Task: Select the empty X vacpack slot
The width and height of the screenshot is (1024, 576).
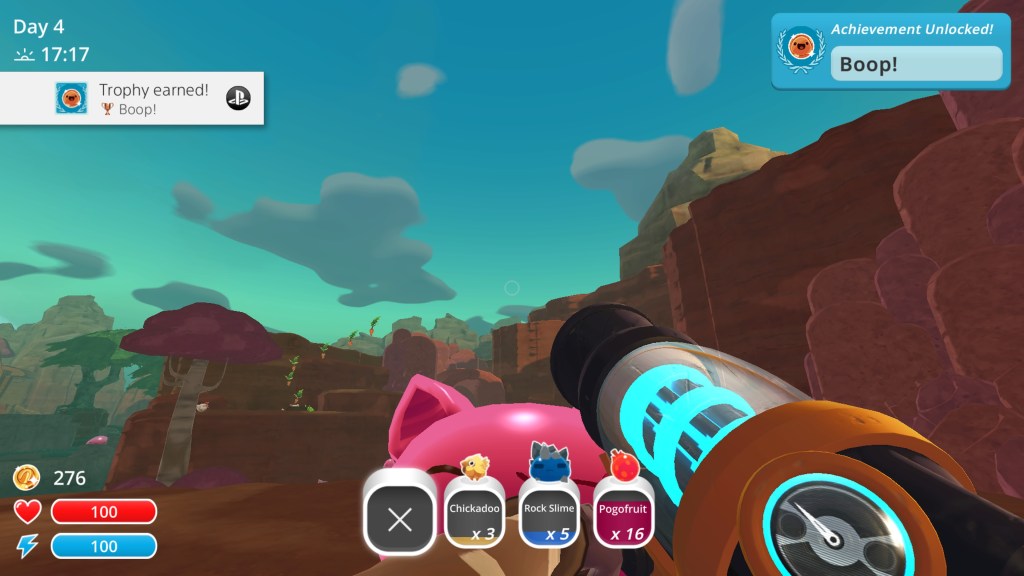Action: point(399,518)
